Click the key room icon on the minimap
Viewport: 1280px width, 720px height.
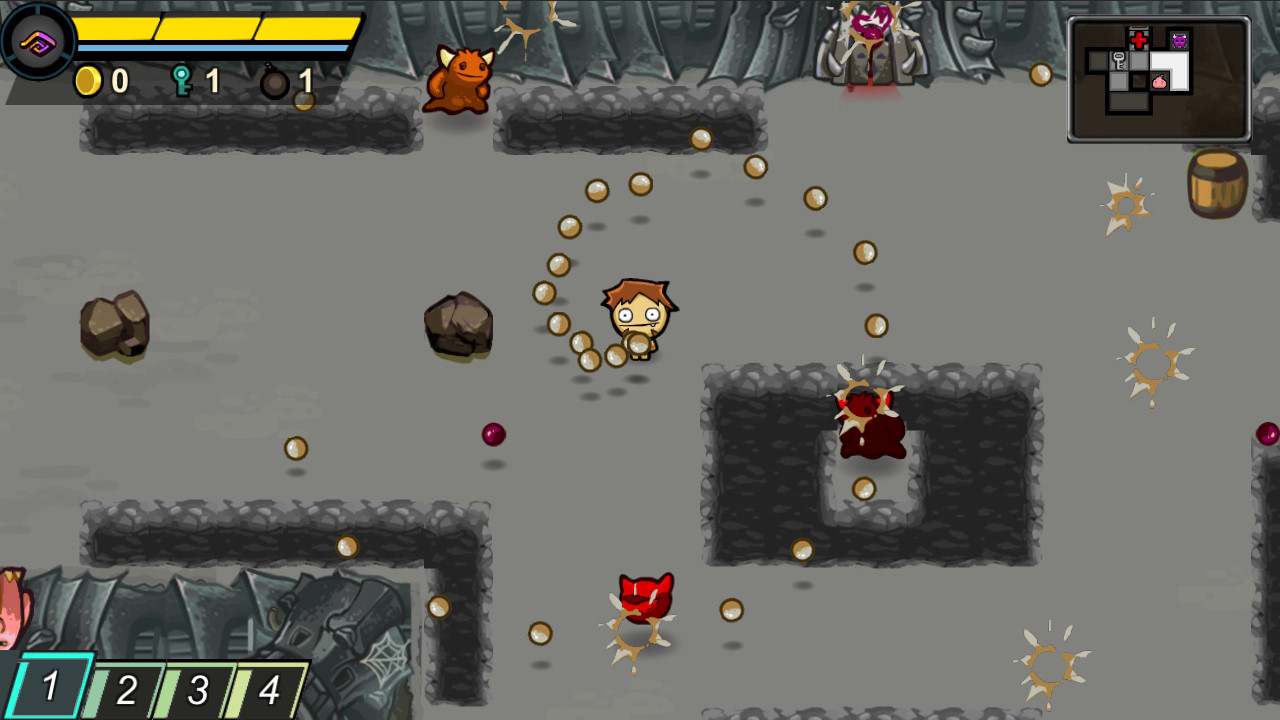pyautogui.click(x=1119, y=60)
